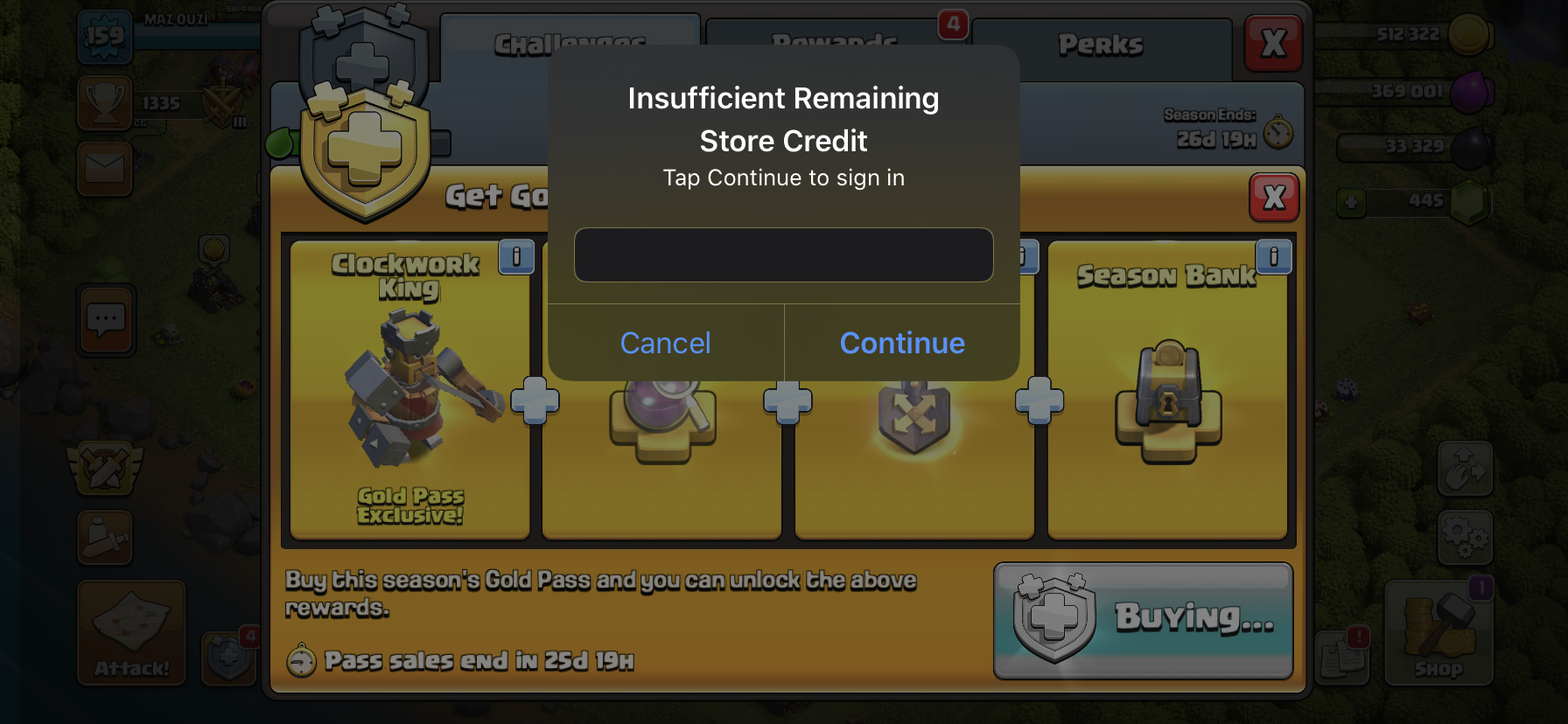1568x724 pixels.
Task: Show info for Season Bank
Action: (x=1273, y=257)
